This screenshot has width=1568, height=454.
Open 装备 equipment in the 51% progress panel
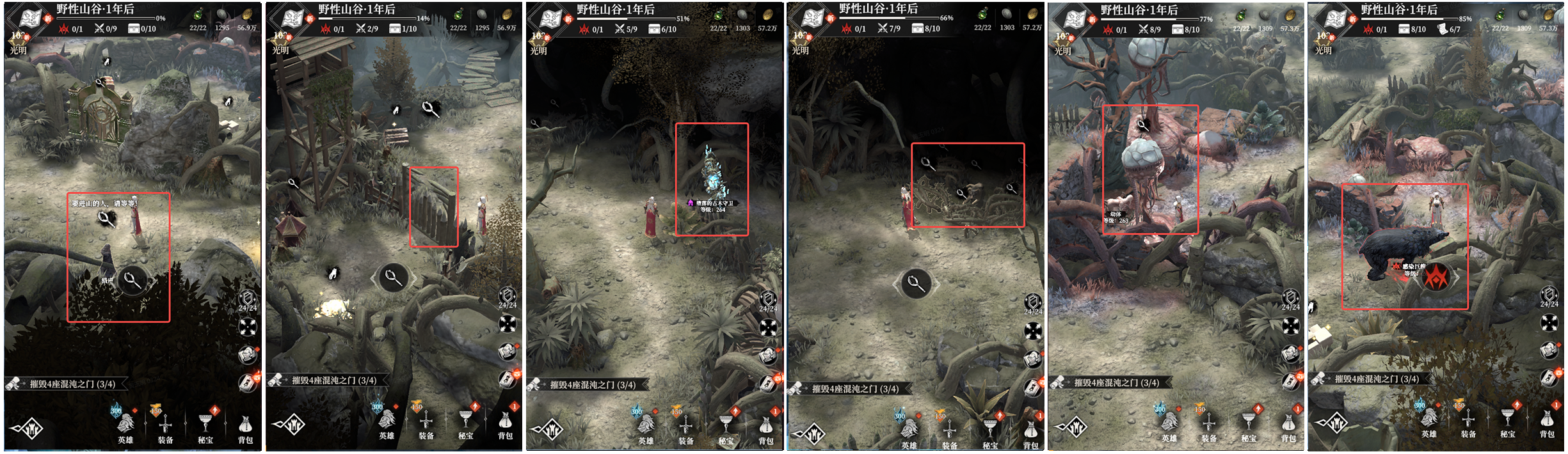point(685,428)
